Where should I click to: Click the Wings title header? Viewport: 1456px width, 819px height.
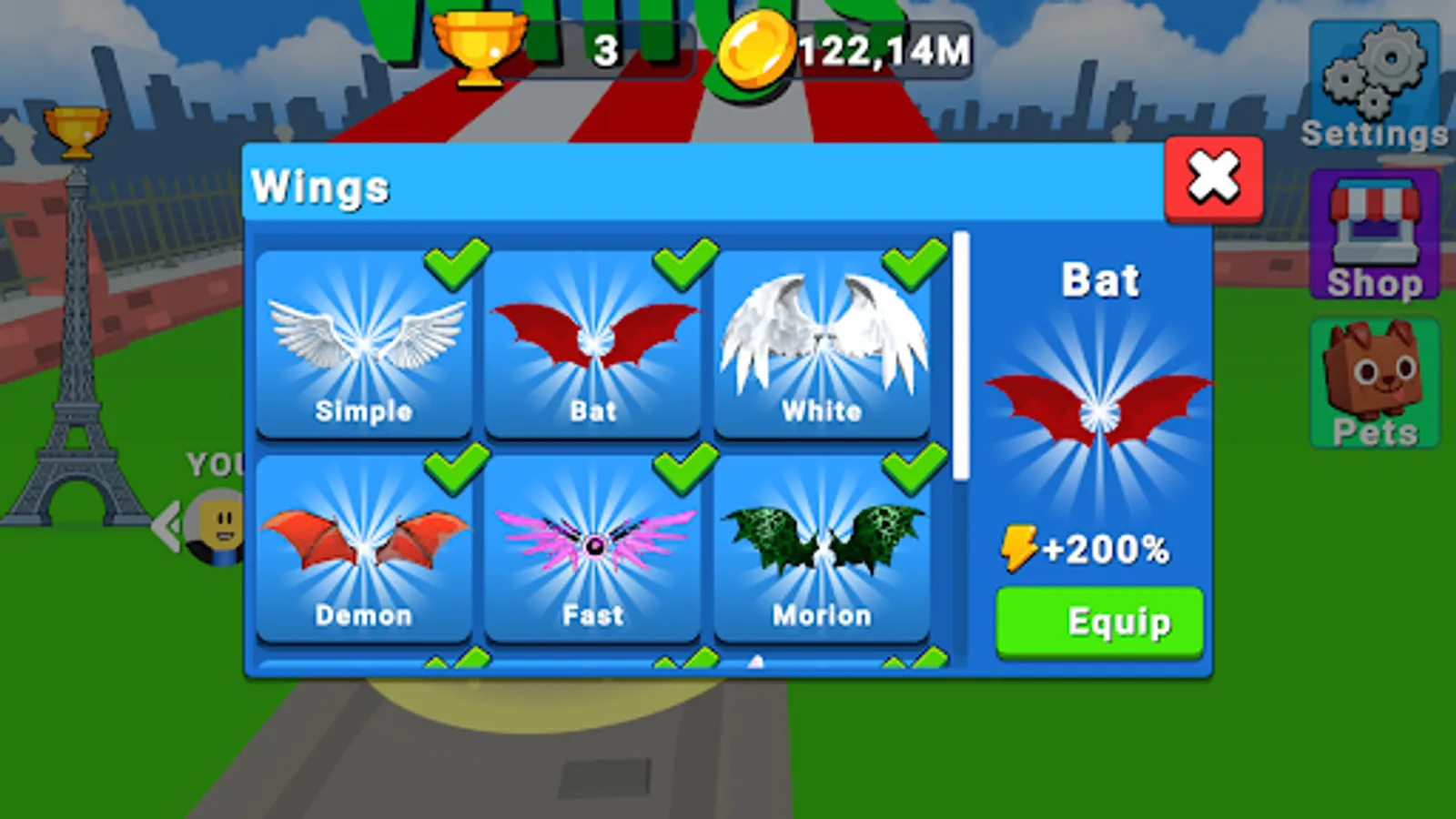320,187
